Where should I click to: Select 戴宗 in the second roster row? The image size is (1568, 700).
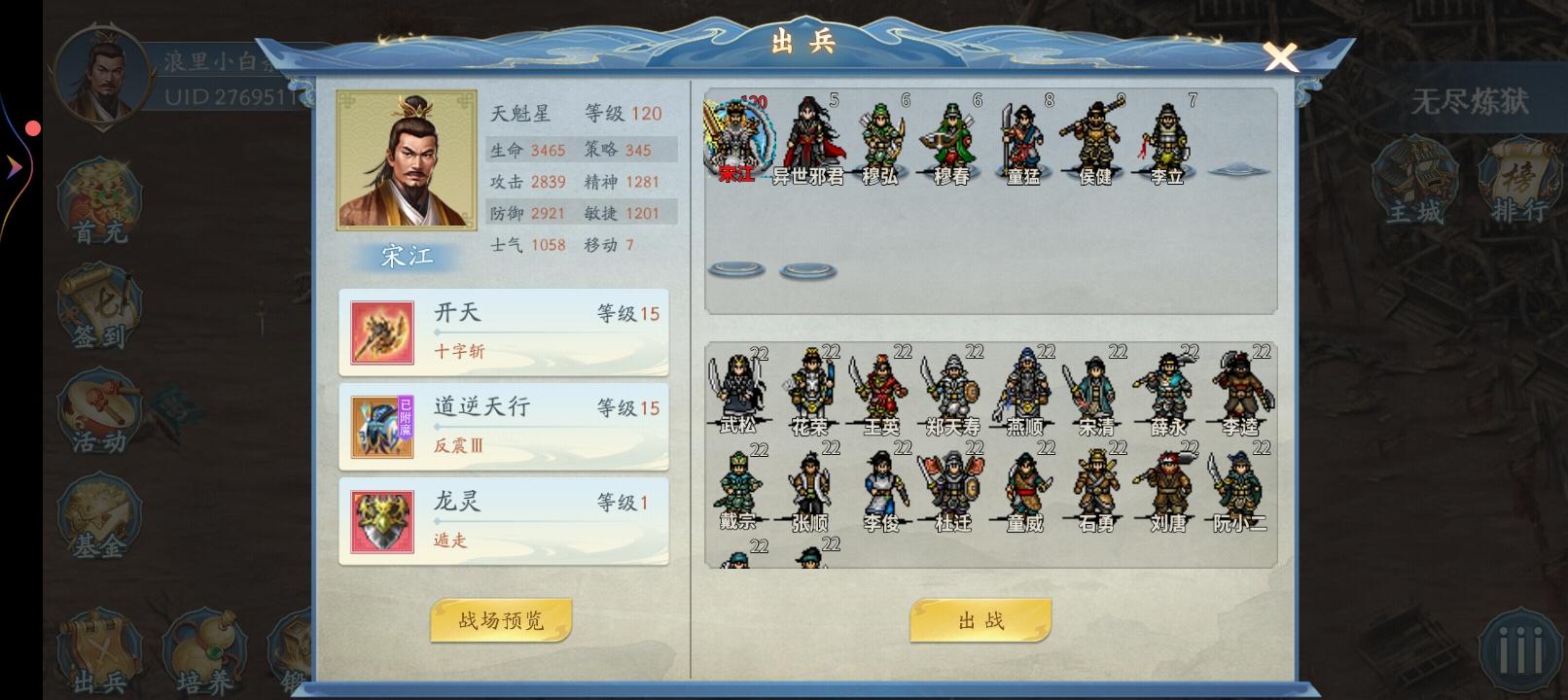pos(739,486)
